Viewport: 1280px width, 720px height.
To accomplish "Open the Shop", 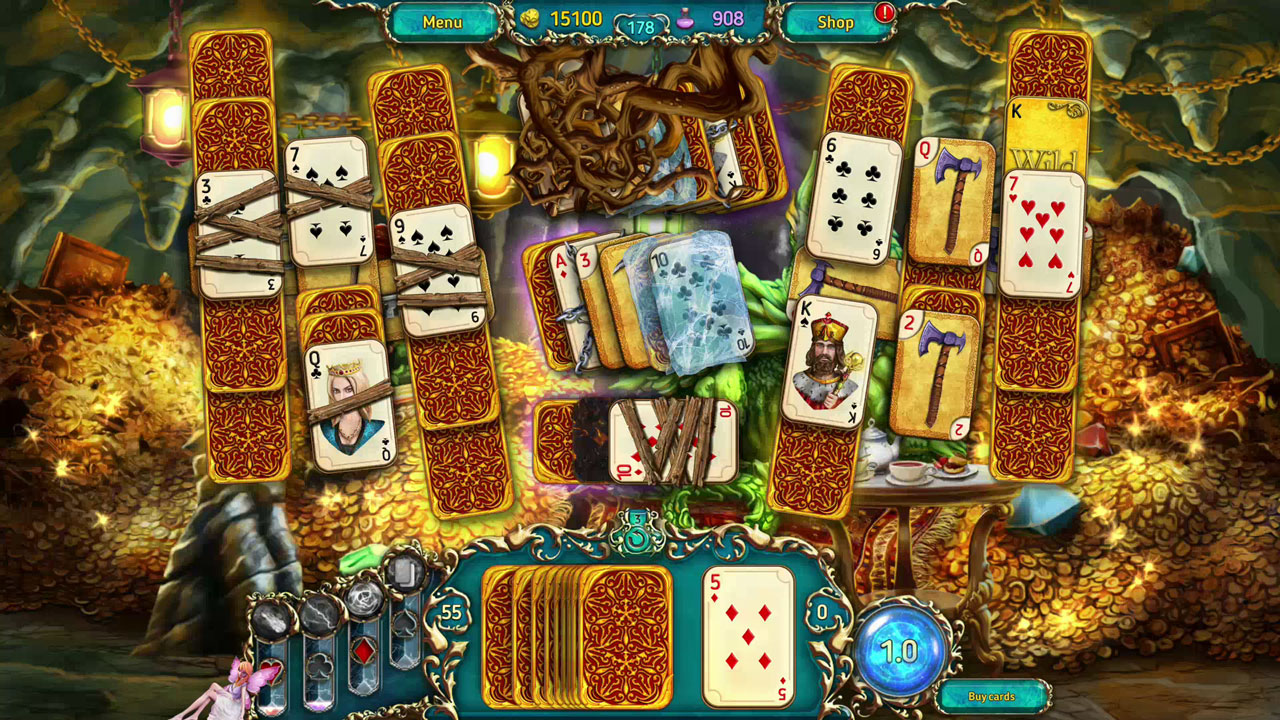I will (x=835, y=22).
